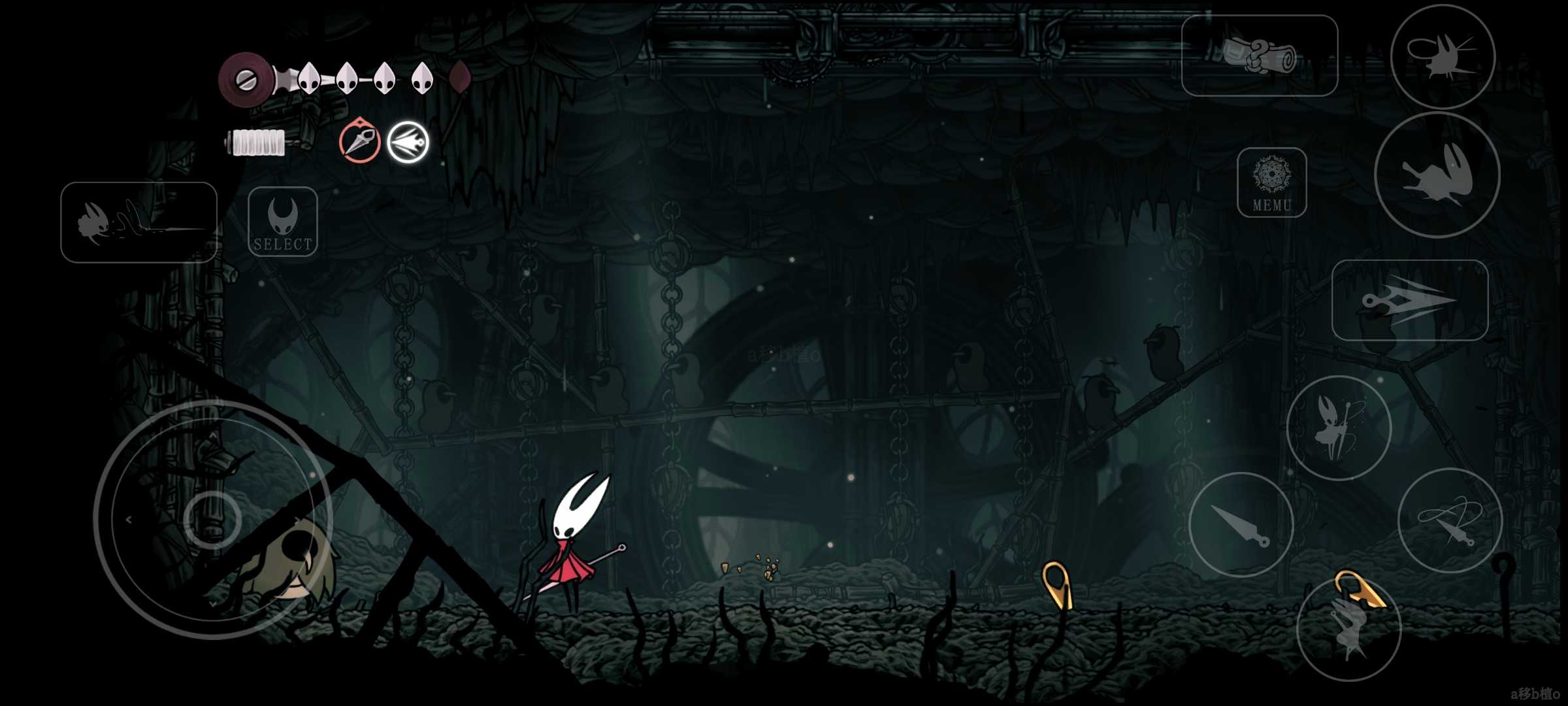Use the needle with looping thread button

pos(1450,520)
